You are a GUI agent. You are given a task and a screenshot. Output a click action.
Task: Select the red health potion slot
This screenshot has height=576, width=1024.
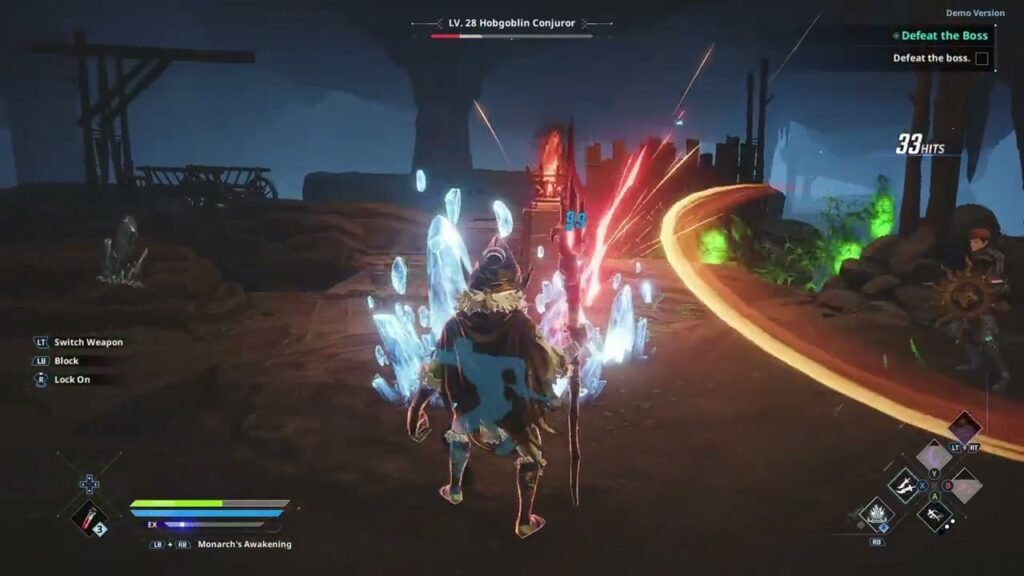click(x=90, y=519)
